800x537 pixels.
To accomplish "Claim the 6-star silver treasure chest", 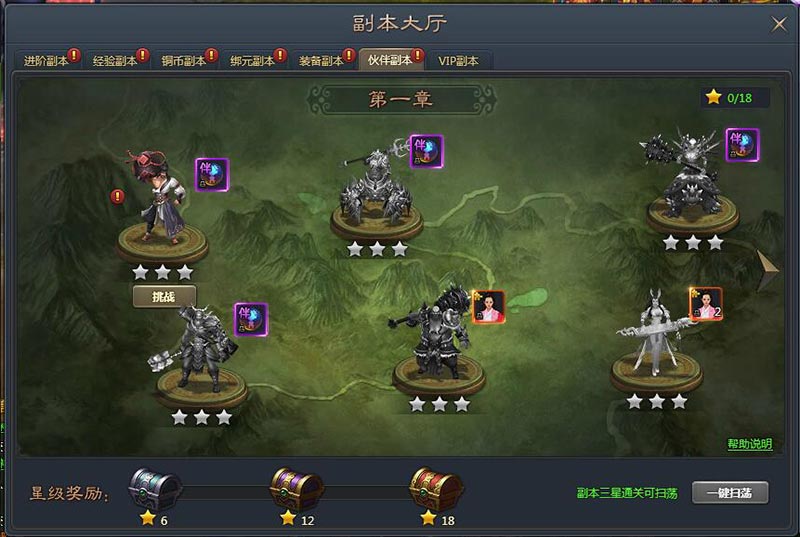I will point(155,490).
